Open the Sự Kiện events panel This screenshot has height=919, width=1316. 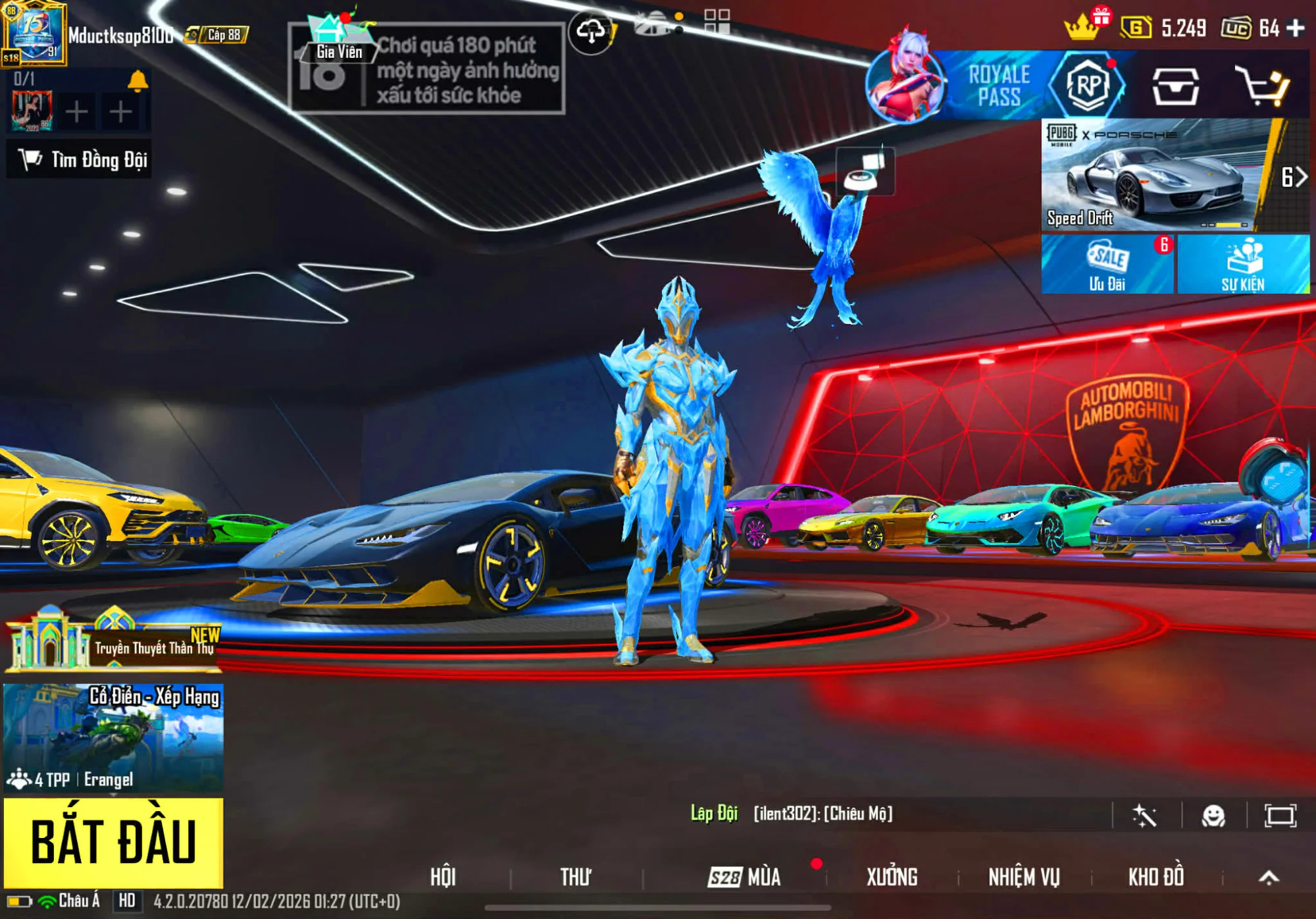[1243, 265]
